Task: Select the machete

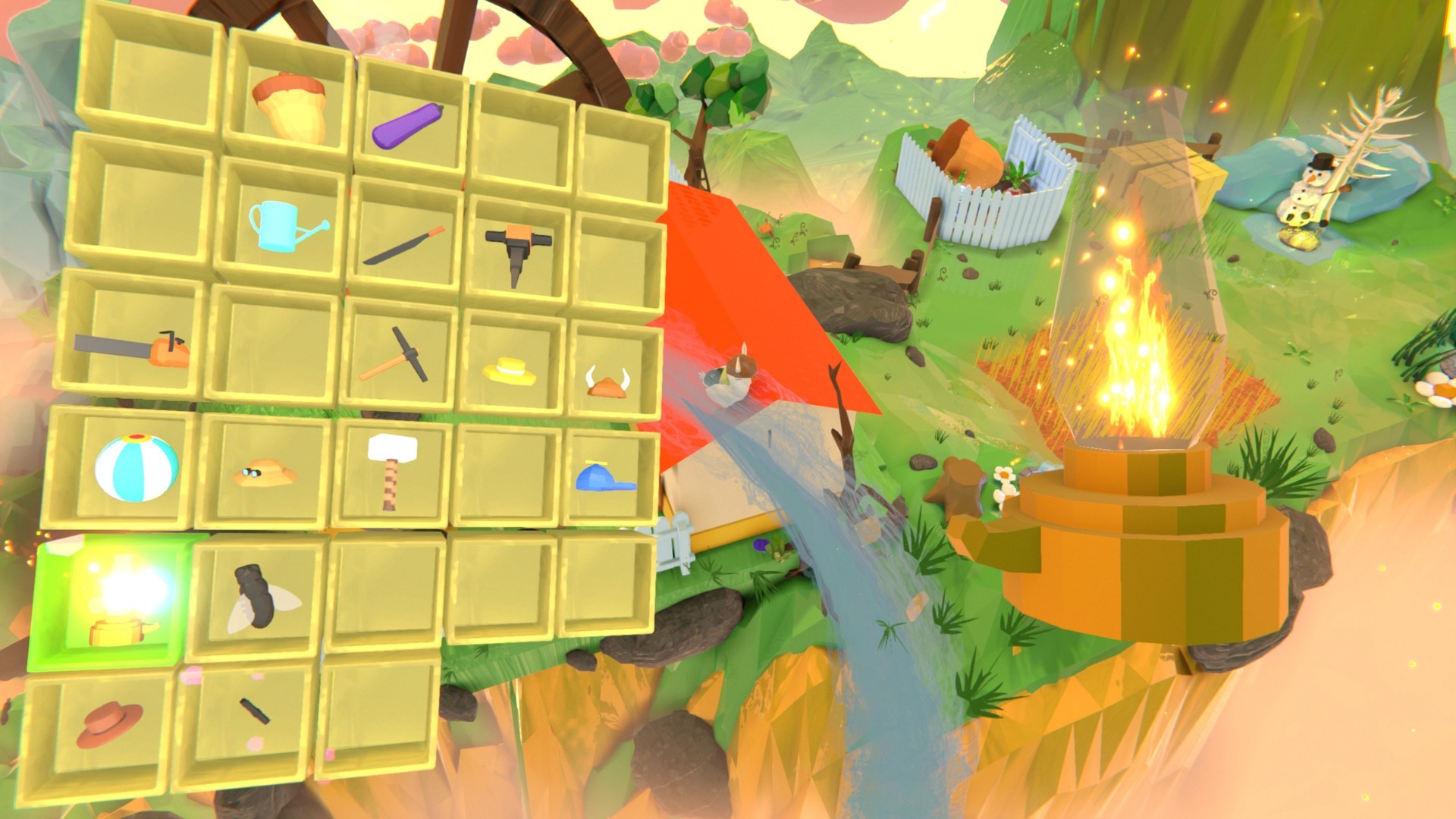Action: [x=403, y=243]
